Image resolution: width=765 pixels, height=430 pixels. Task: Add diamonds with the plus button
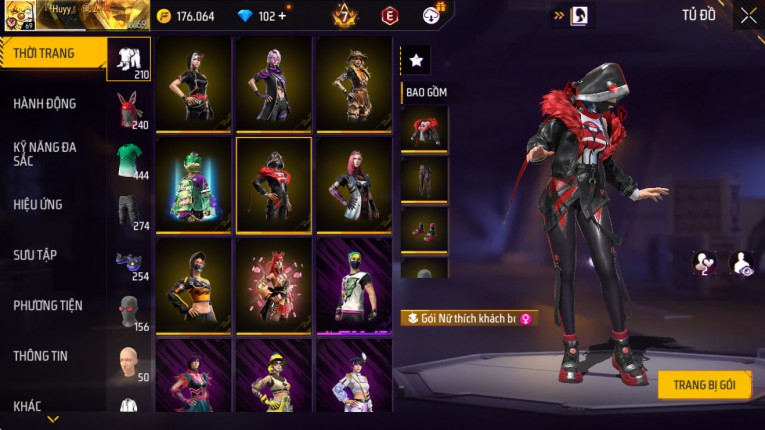point(281,16)
